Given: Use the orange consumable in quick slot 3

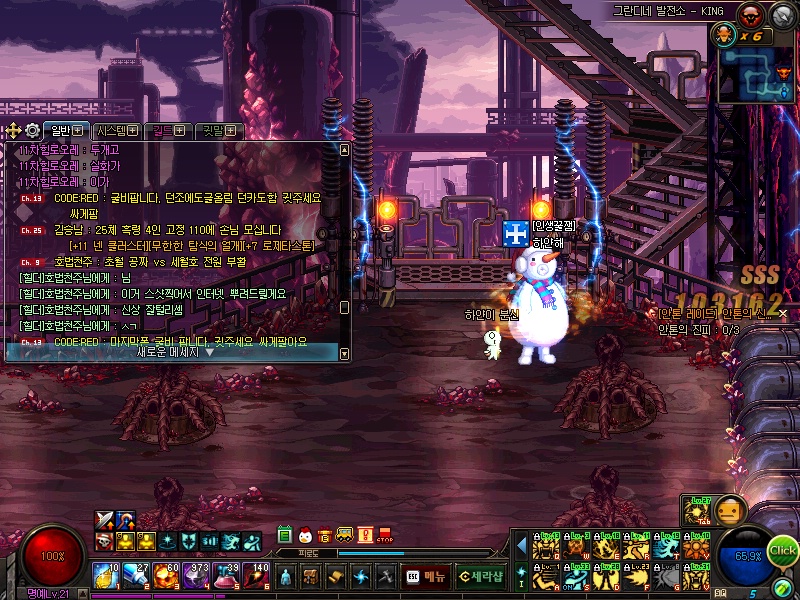Looking at the screenshot, I should click(x=167, y=576).
